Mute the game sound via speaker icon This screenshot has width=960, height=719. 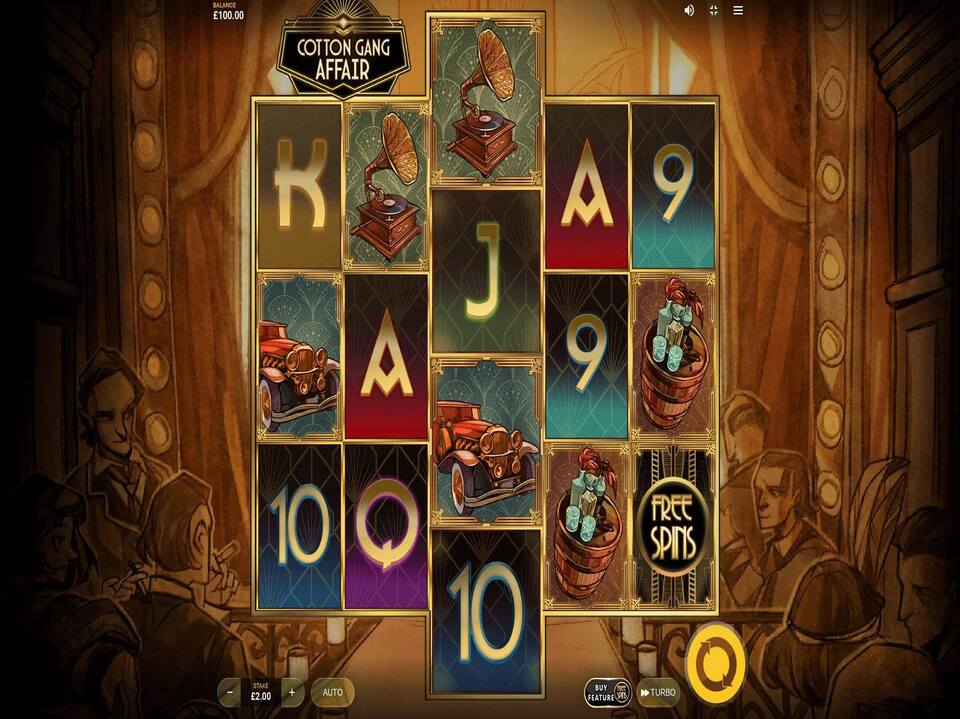(689, 10)
